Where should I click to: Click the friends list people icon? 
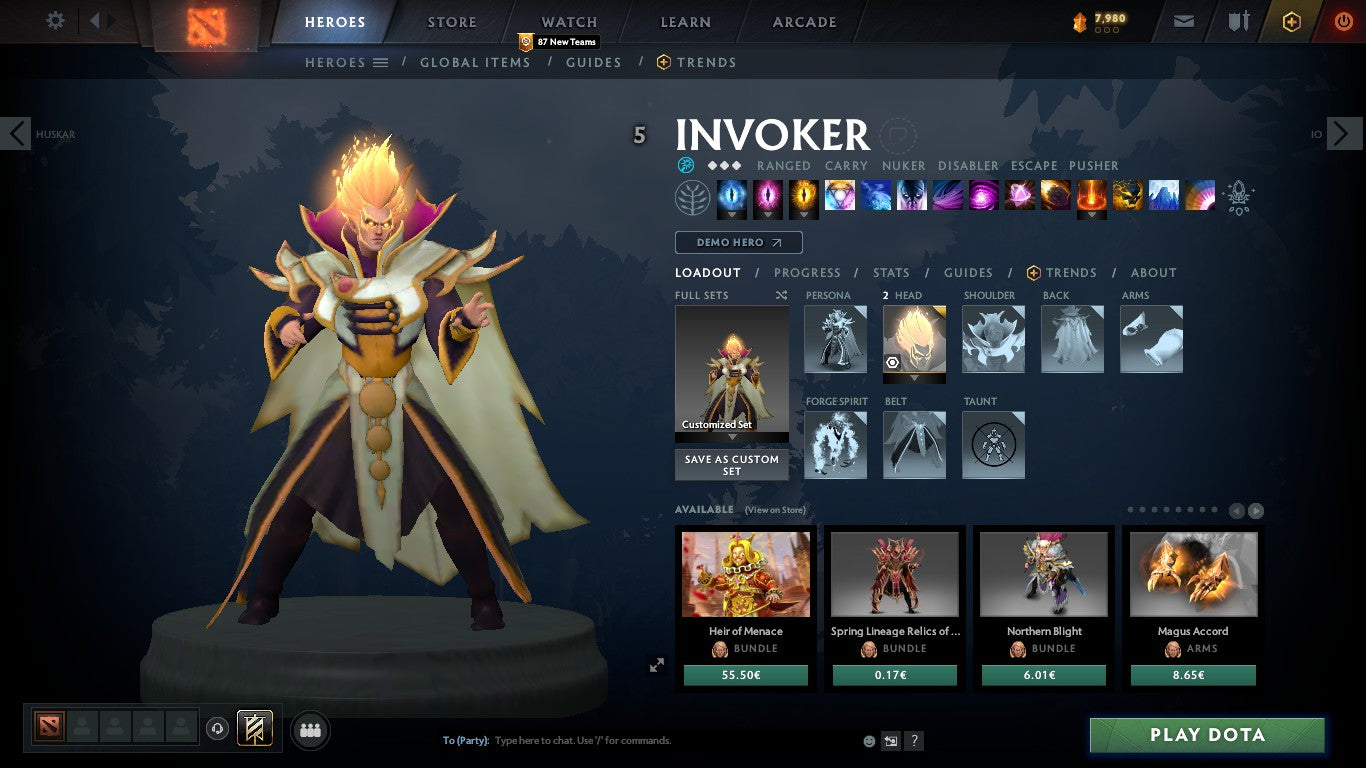tap(310, 730)
